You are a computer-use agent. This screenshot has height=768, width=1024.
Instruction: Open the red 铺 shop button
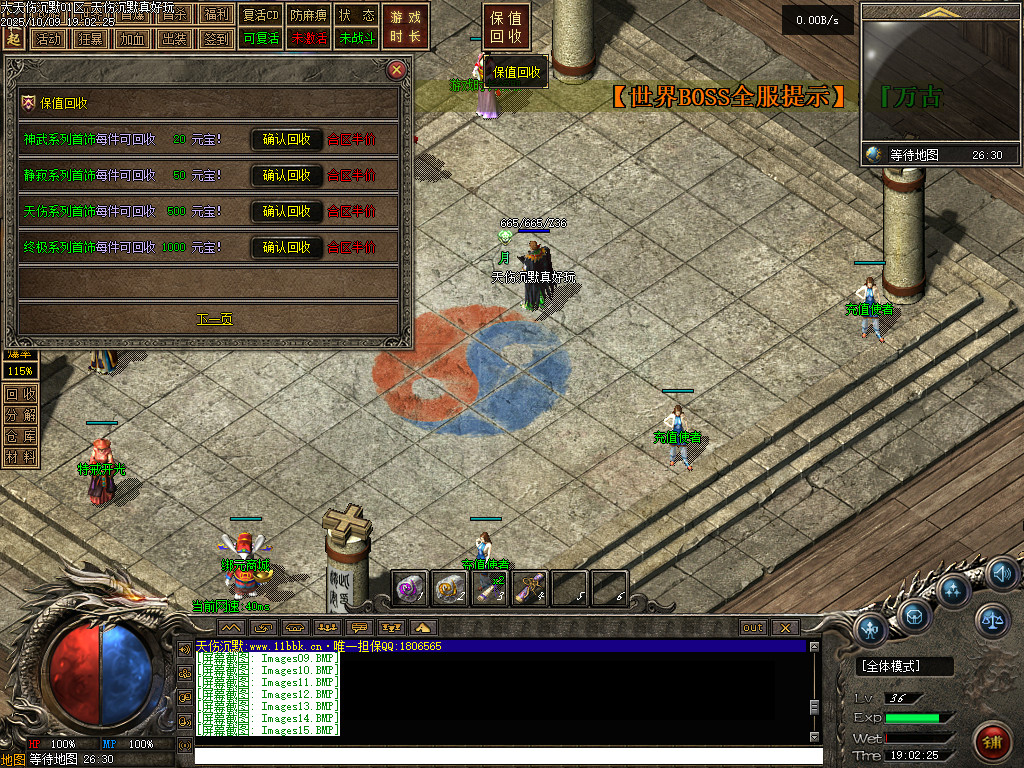[x=991, y=742]
